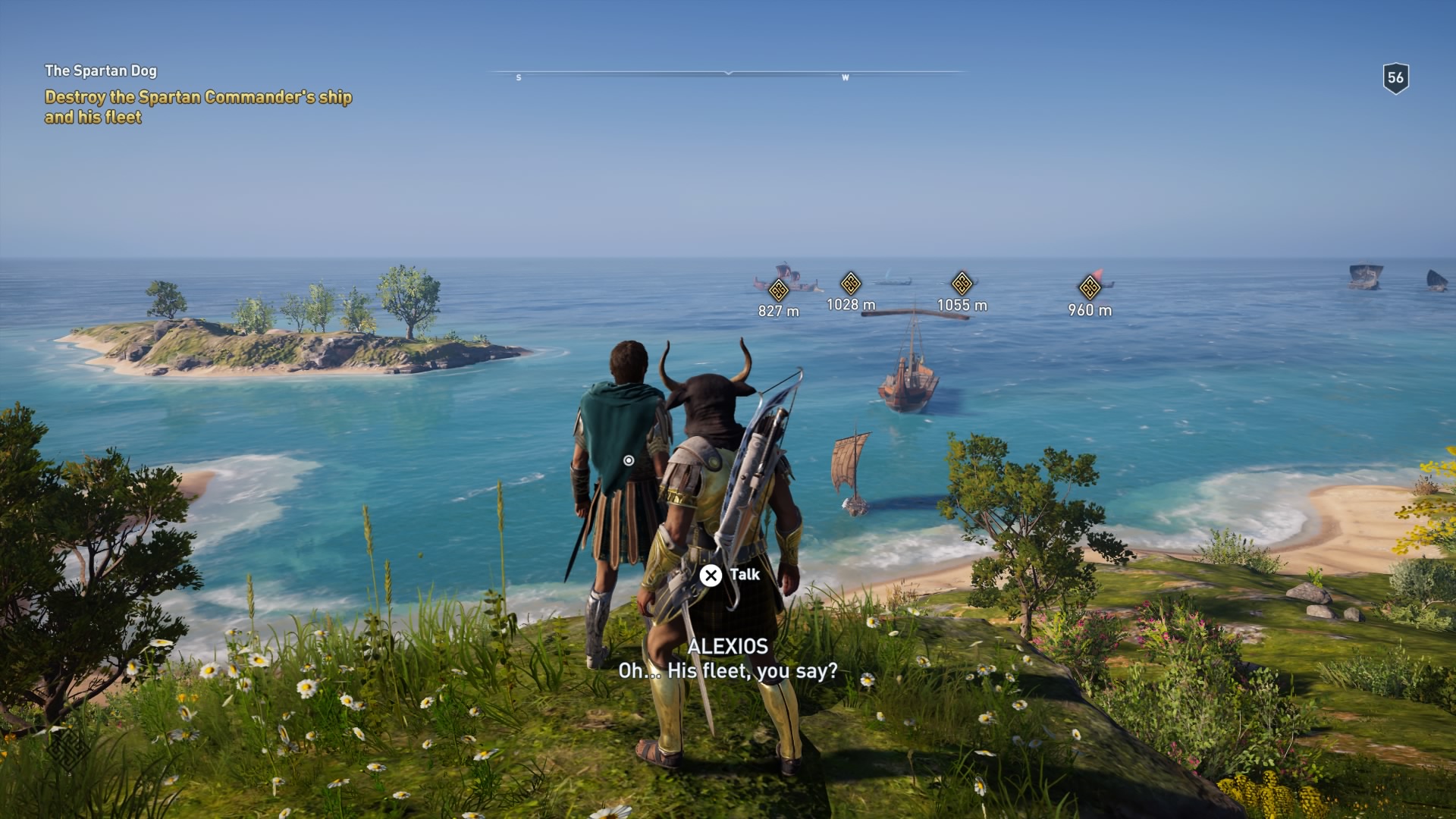
Task: Target the 960 m fleet objective icon
Action: point(1088,286)
